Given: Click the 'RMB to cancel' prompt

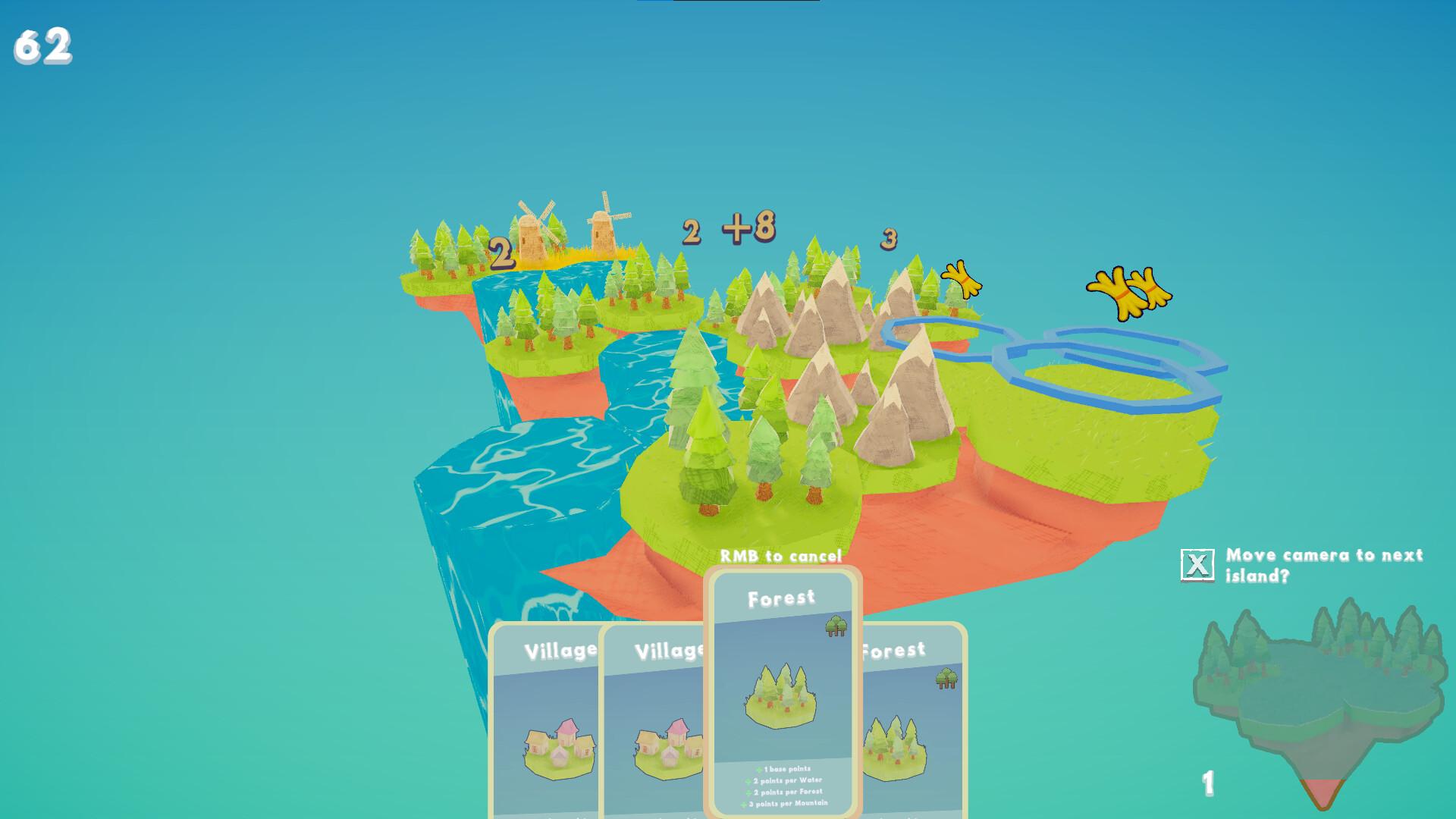Looking at the screenshot, I should click(783, 556).
